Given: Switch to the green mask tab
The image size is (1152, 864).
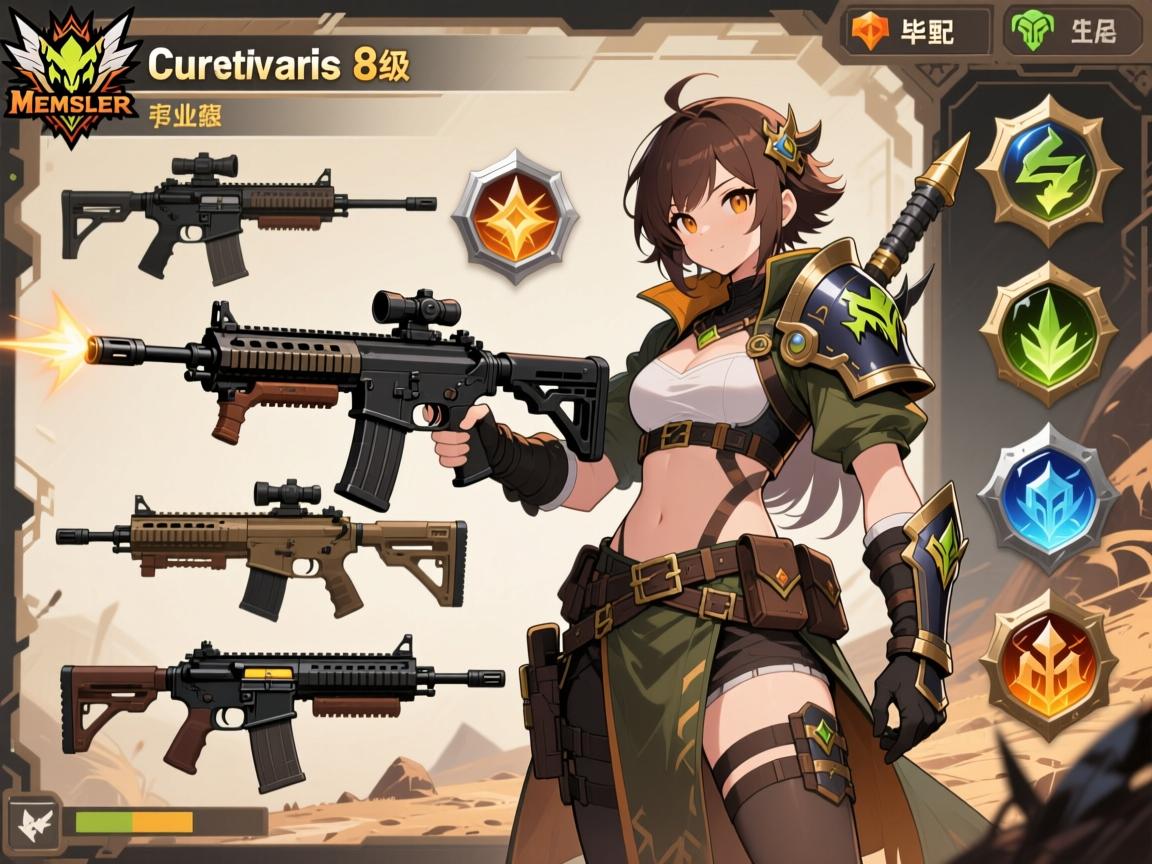Looking at the screenshot, I should (x=1073, y=31).
